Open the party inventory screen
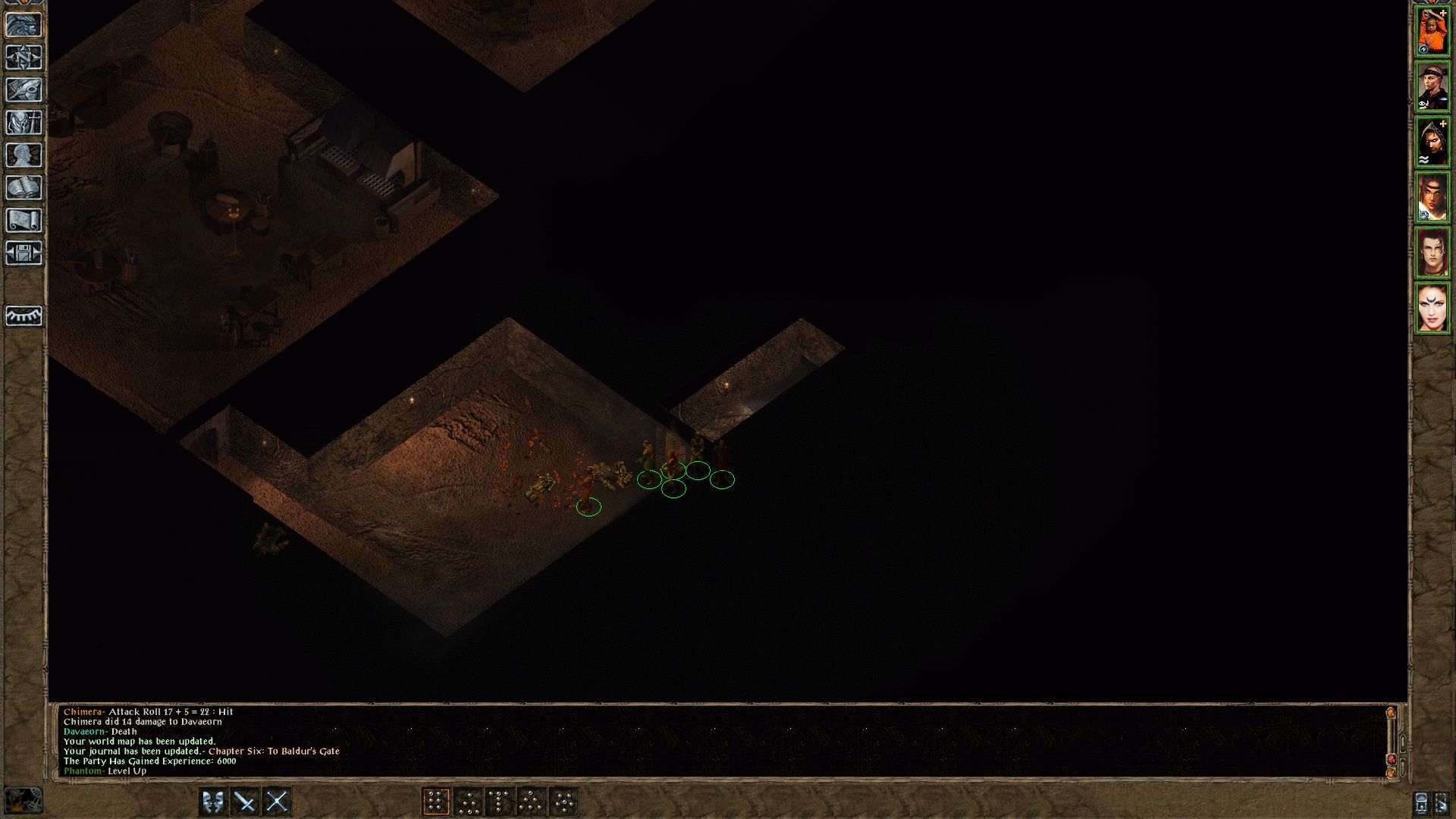The width and height of the screenshot is (1456, 819). tap(25, 123)
